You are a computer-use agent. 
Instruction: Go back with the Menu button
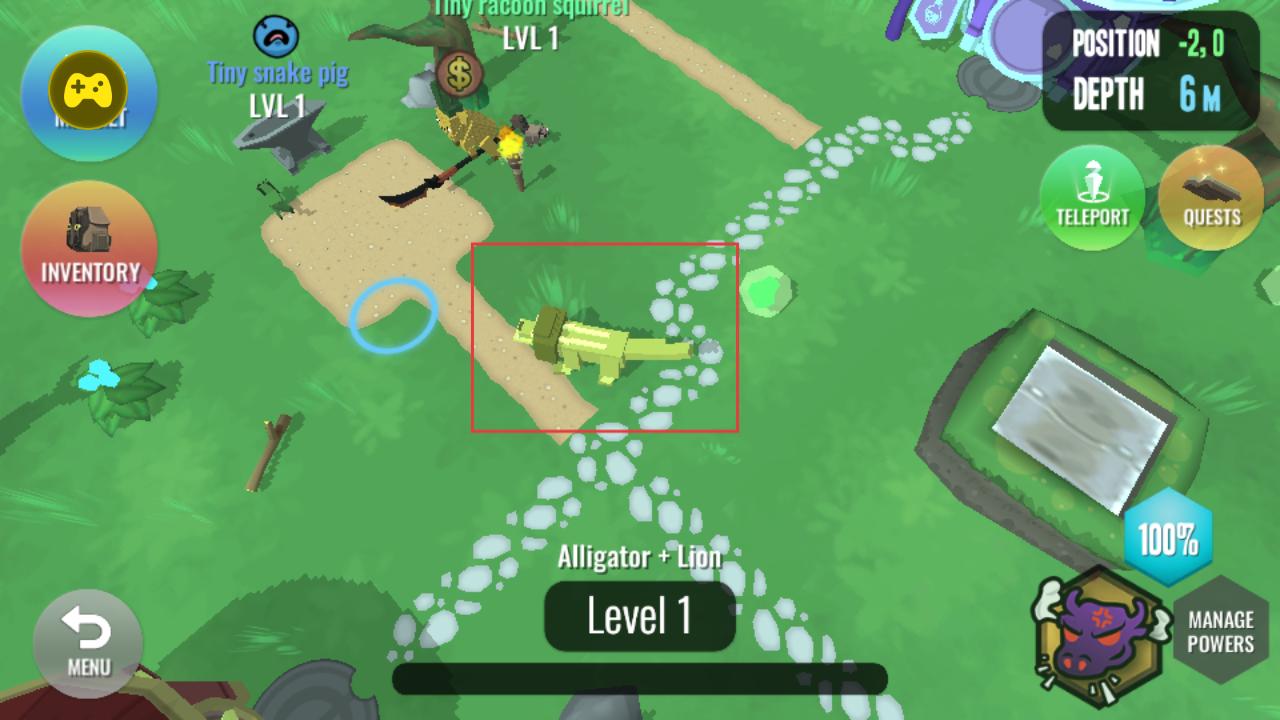[88, 642]
